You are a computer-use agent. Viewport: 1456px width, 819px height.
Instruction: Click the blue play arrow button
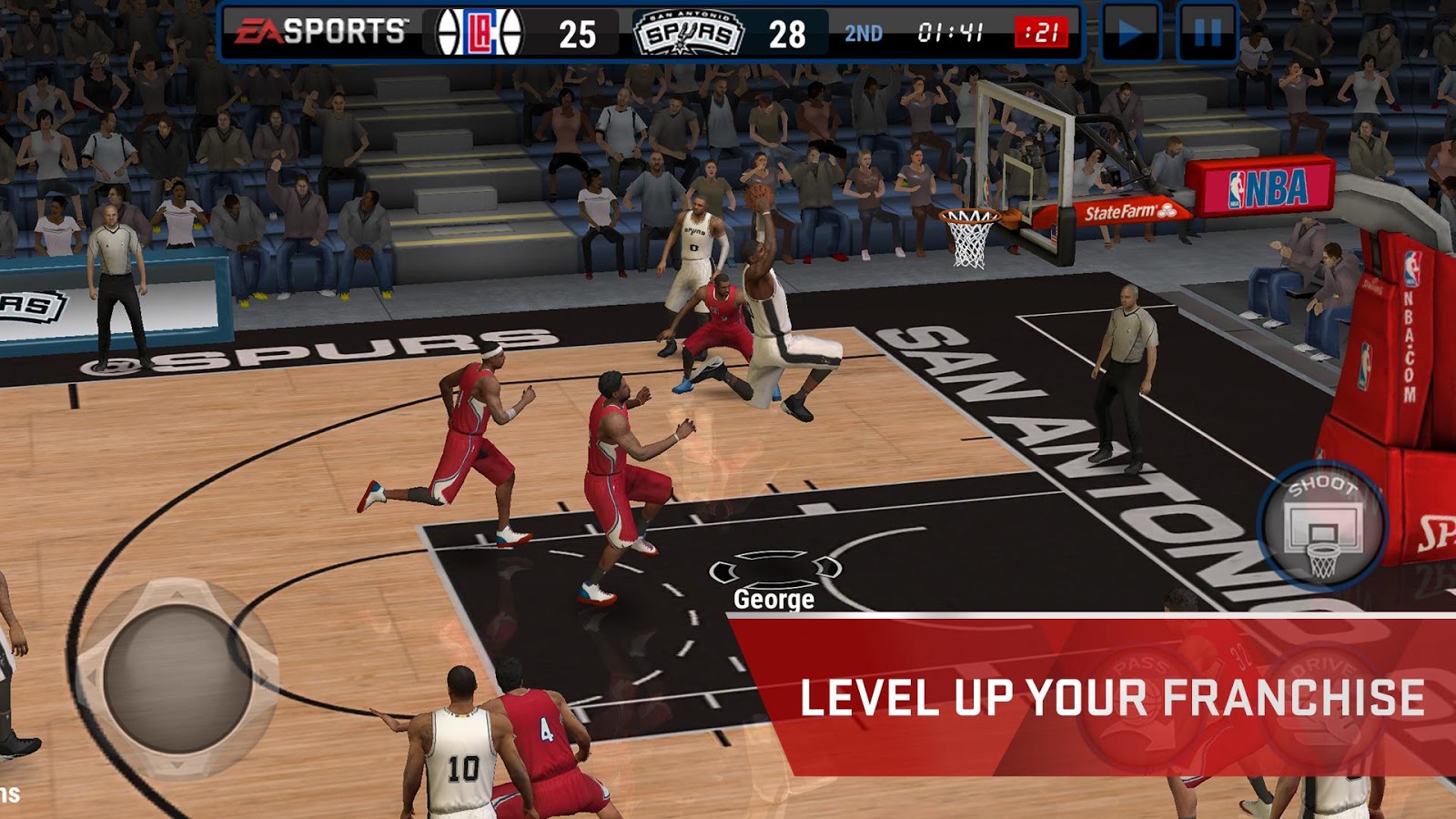tap(1130, 33)
